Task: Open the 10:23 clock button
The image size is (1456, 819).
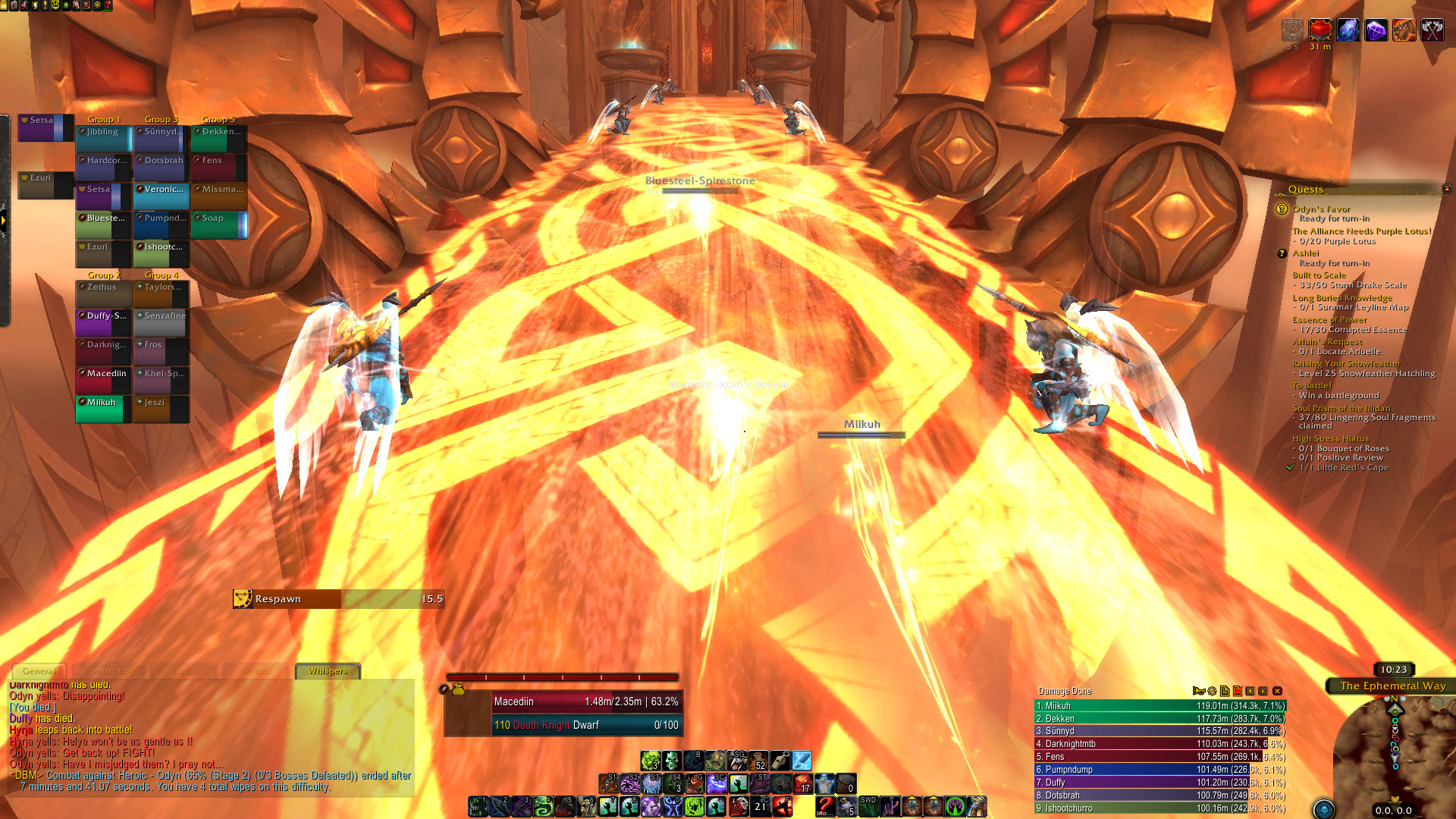Action: (1394, 670)
